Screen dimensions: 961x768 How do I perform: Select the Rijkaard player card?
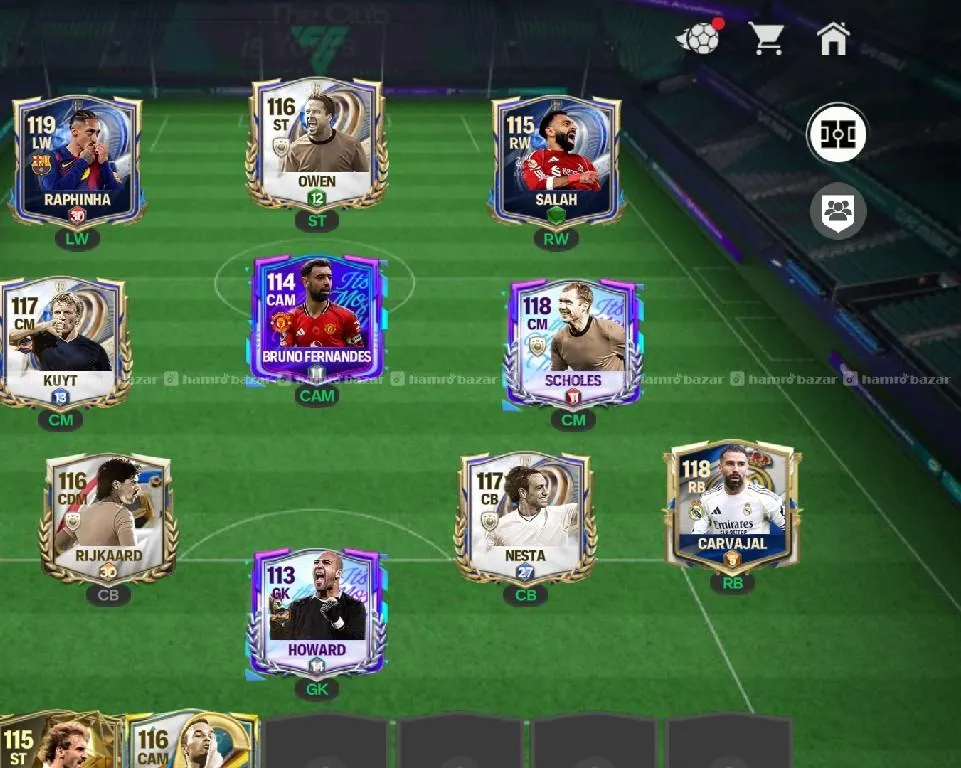(x=108, y=518)
